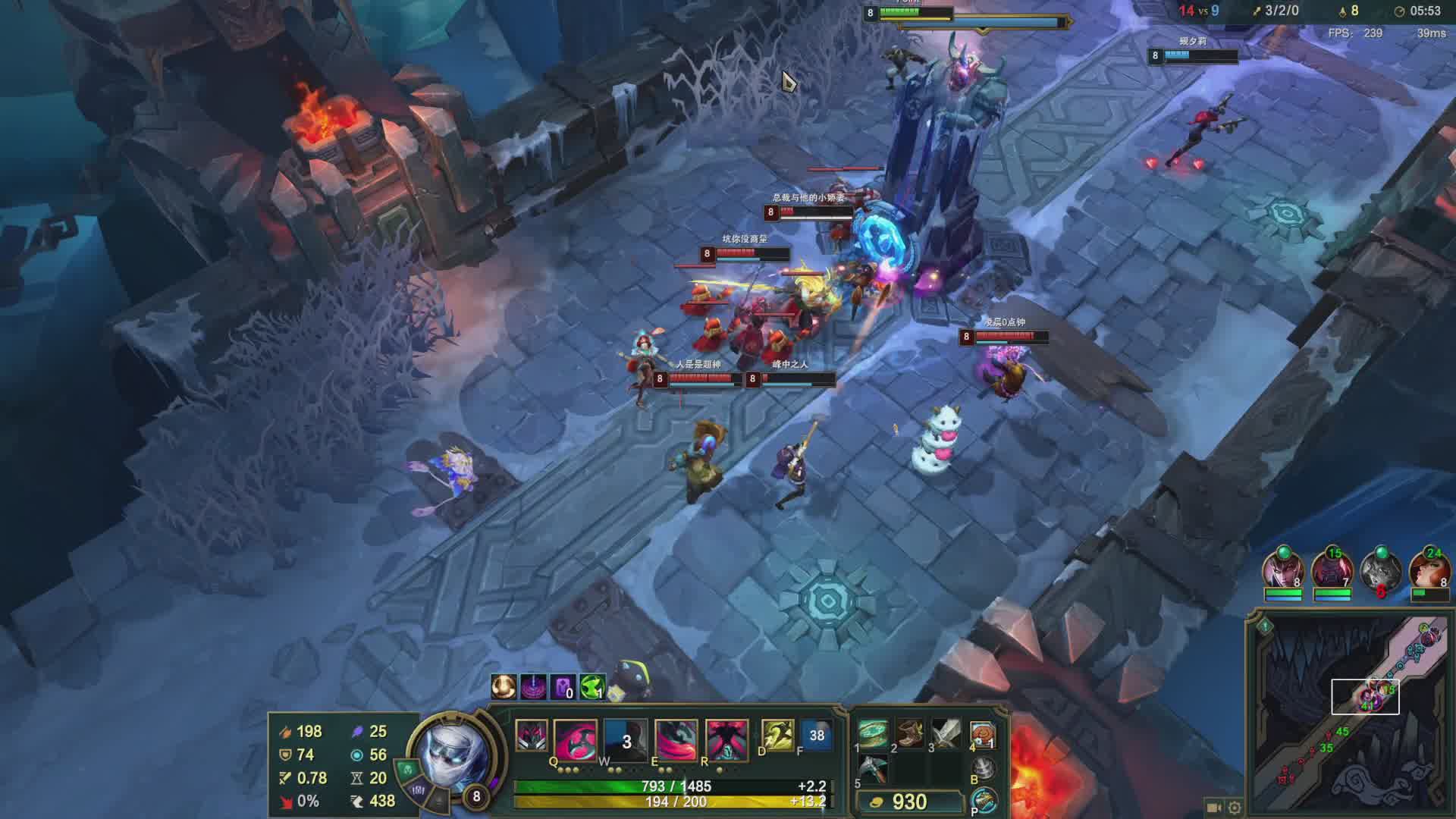Open settings with the gear icon
1456x819 pixels.
coord(1235,808)
